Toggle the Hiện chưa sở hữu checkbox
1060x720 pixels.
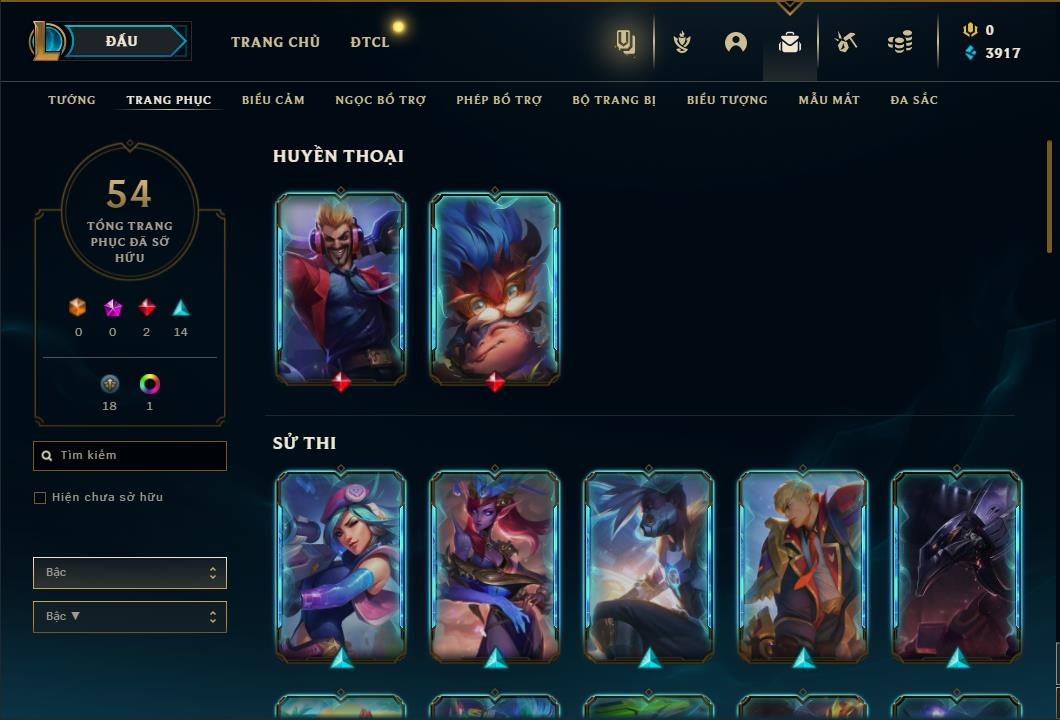[x=40, y=498]
